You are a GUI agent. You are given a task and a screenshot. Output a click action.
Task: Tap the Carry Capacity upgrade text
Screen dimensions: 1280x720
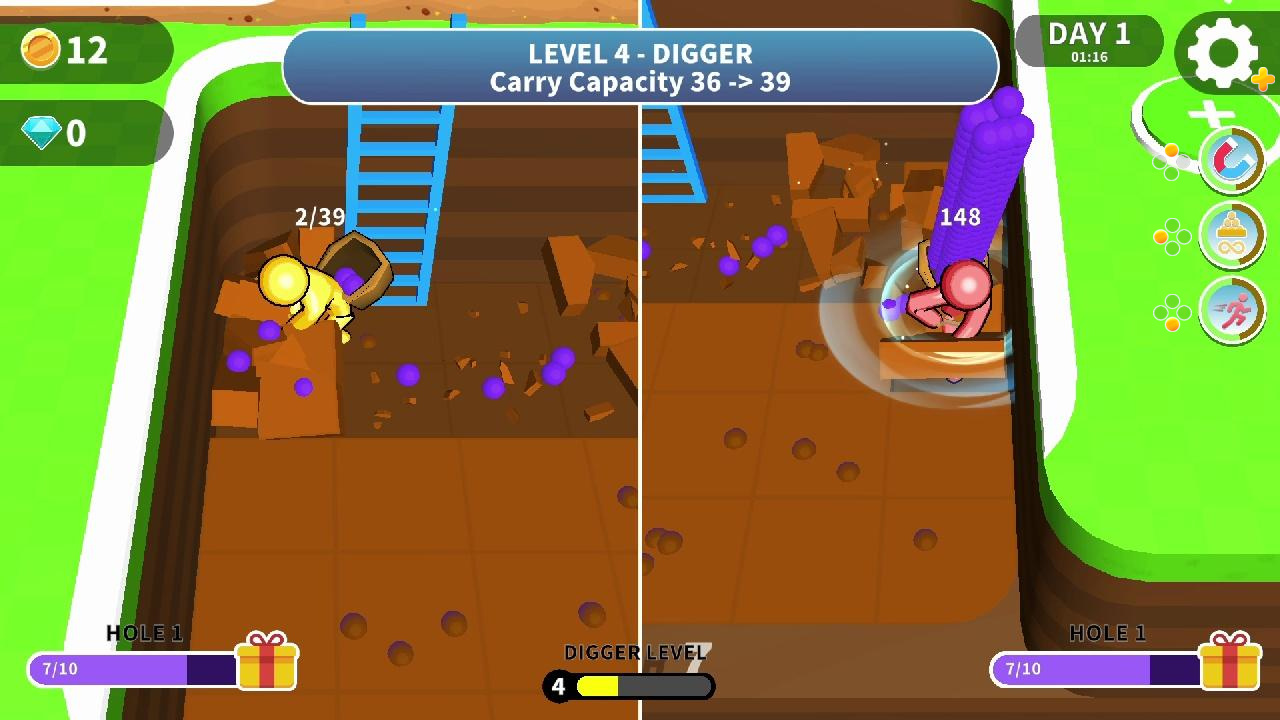pyautogui.click(x=640, y=84)
